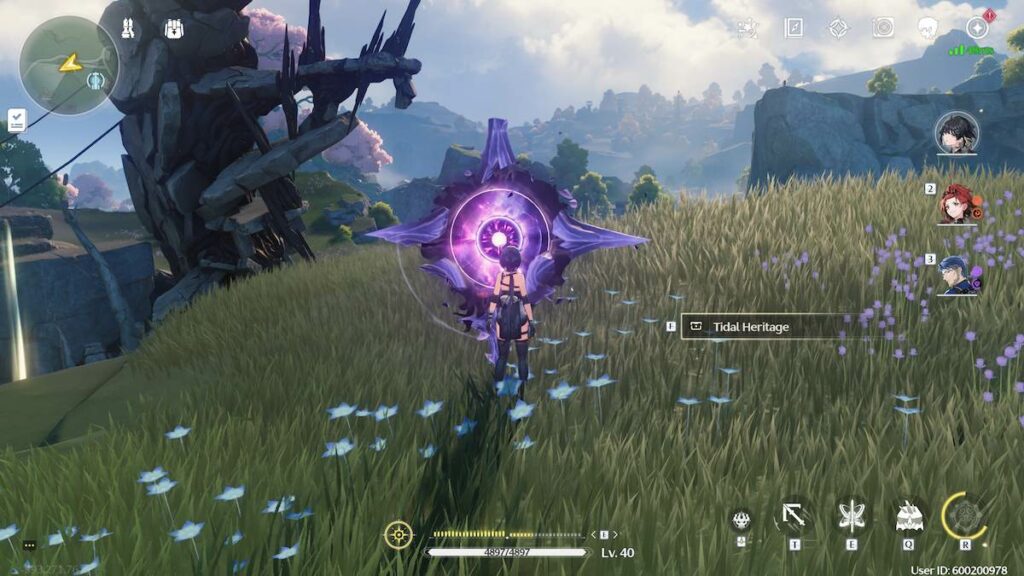Open the quest checklist icon below the minimap

(17, 120)
